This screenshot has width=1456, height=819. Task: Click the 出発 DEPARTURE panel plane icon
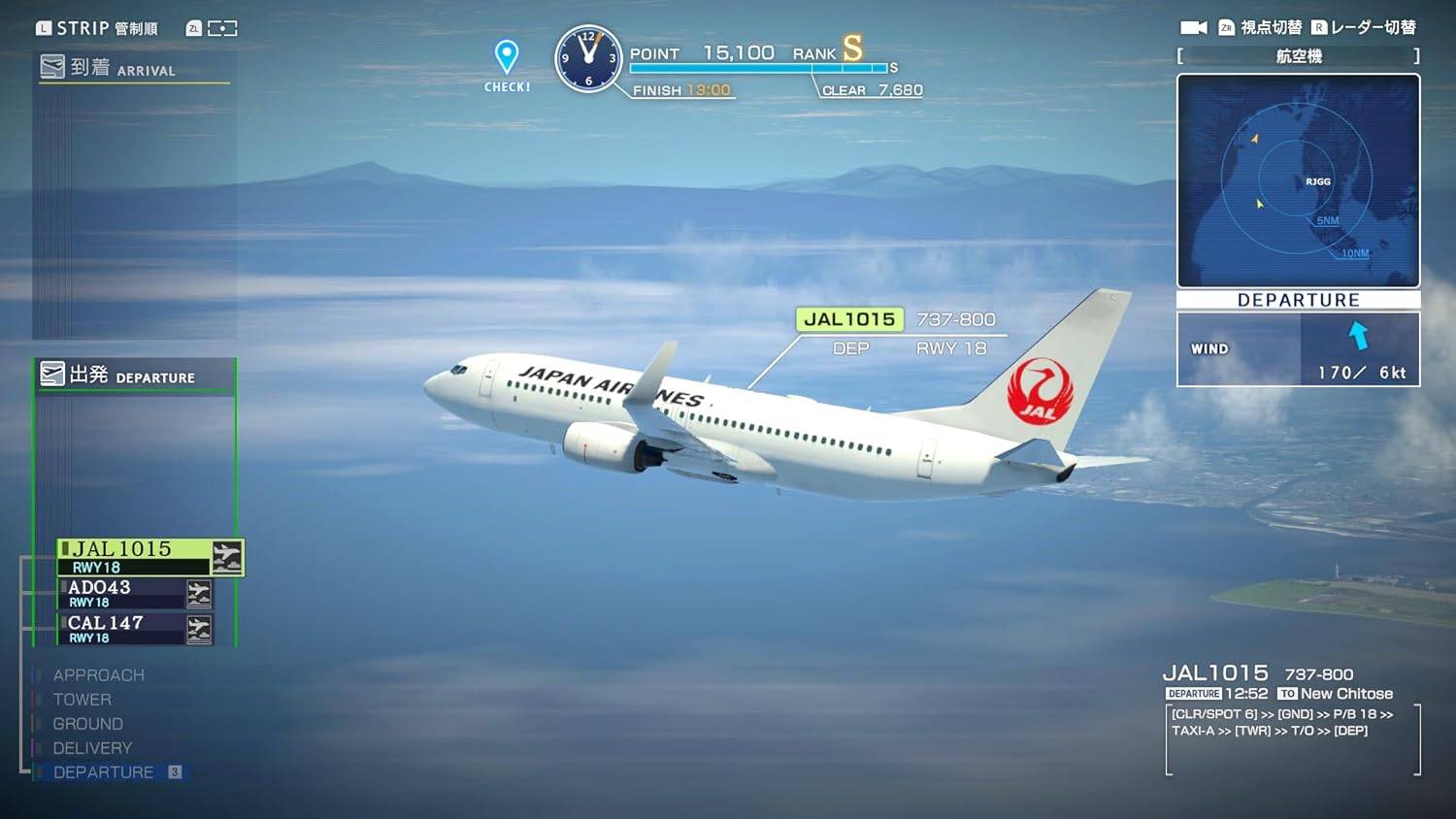(x=53, y=373)
